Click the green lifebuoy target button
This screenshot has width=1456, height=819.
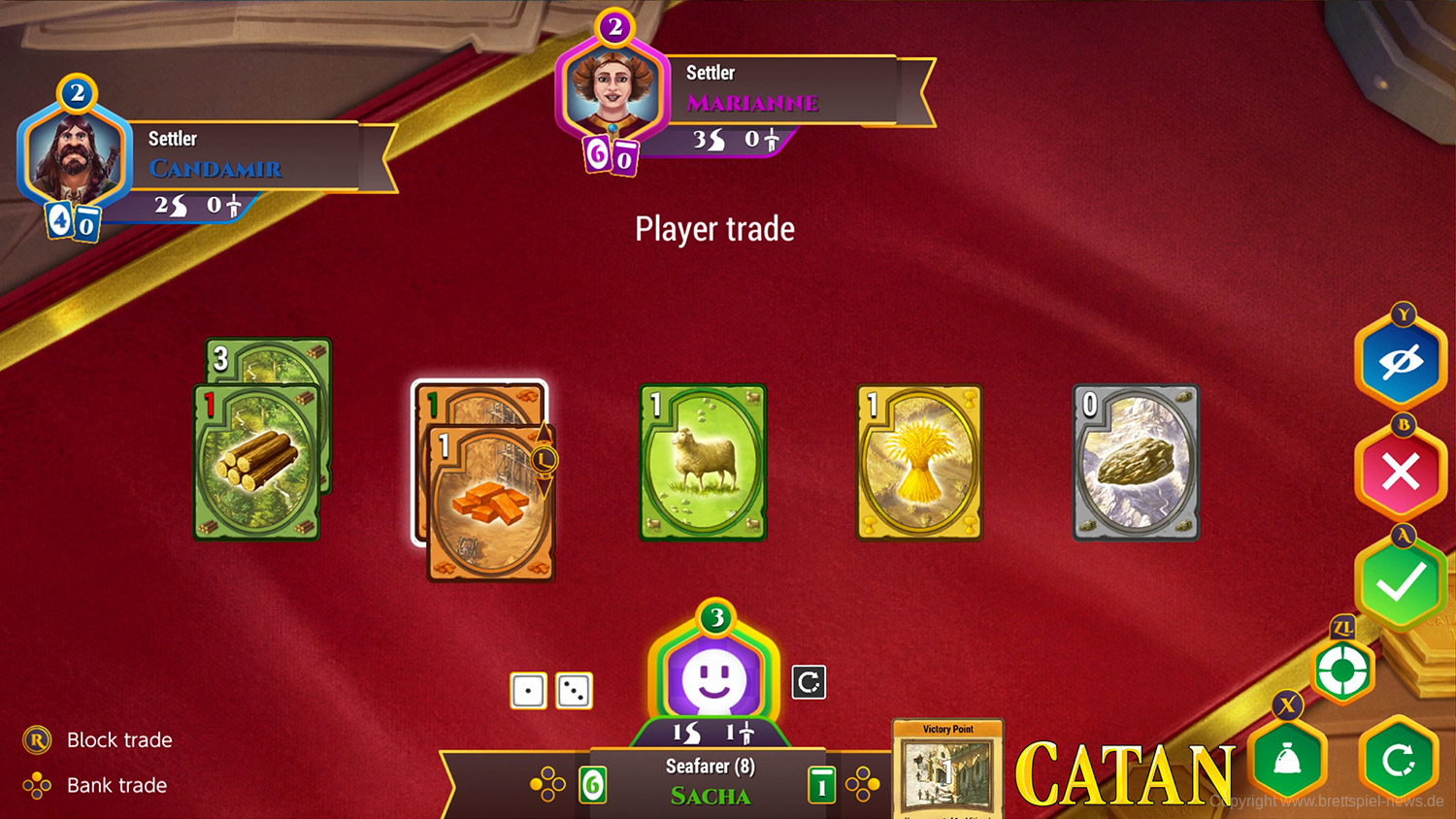click(1343, 670)
